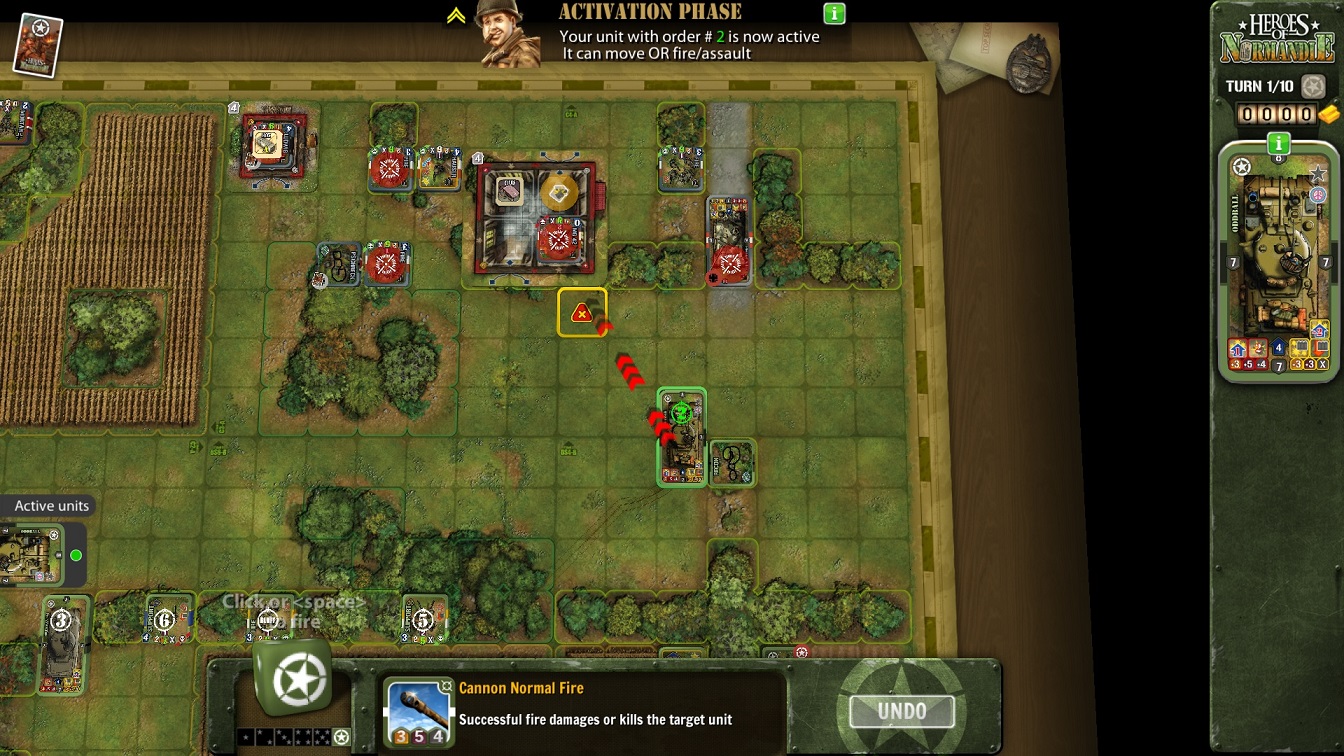Select the tank in Active units panel
Screen dimensions: 1344x756
pyautogui.click(x=30, y=556)
